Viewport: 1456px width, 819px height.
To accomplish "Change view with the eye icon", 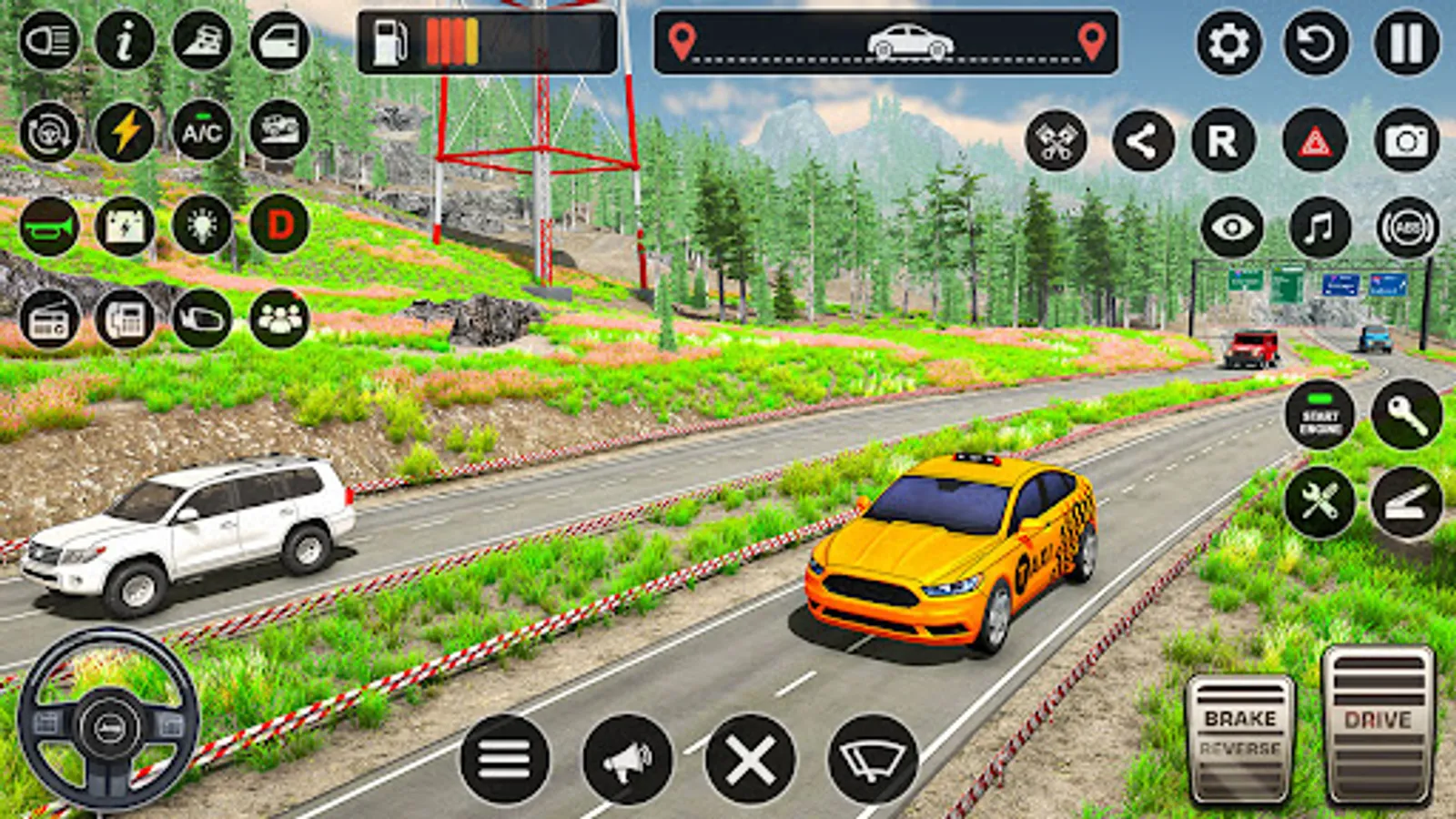I will (x=1232, y=227).
